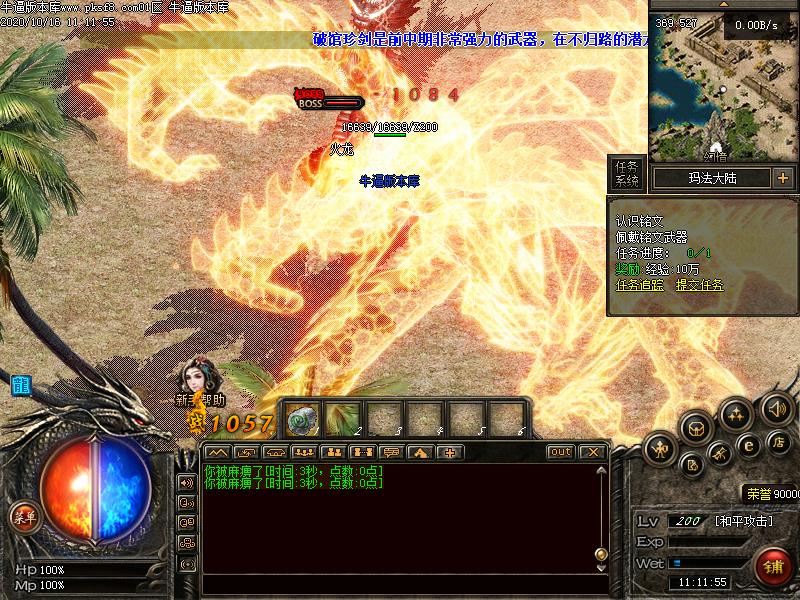
Task: Open the treasure chest bag icon
Action: pos(697,428)
